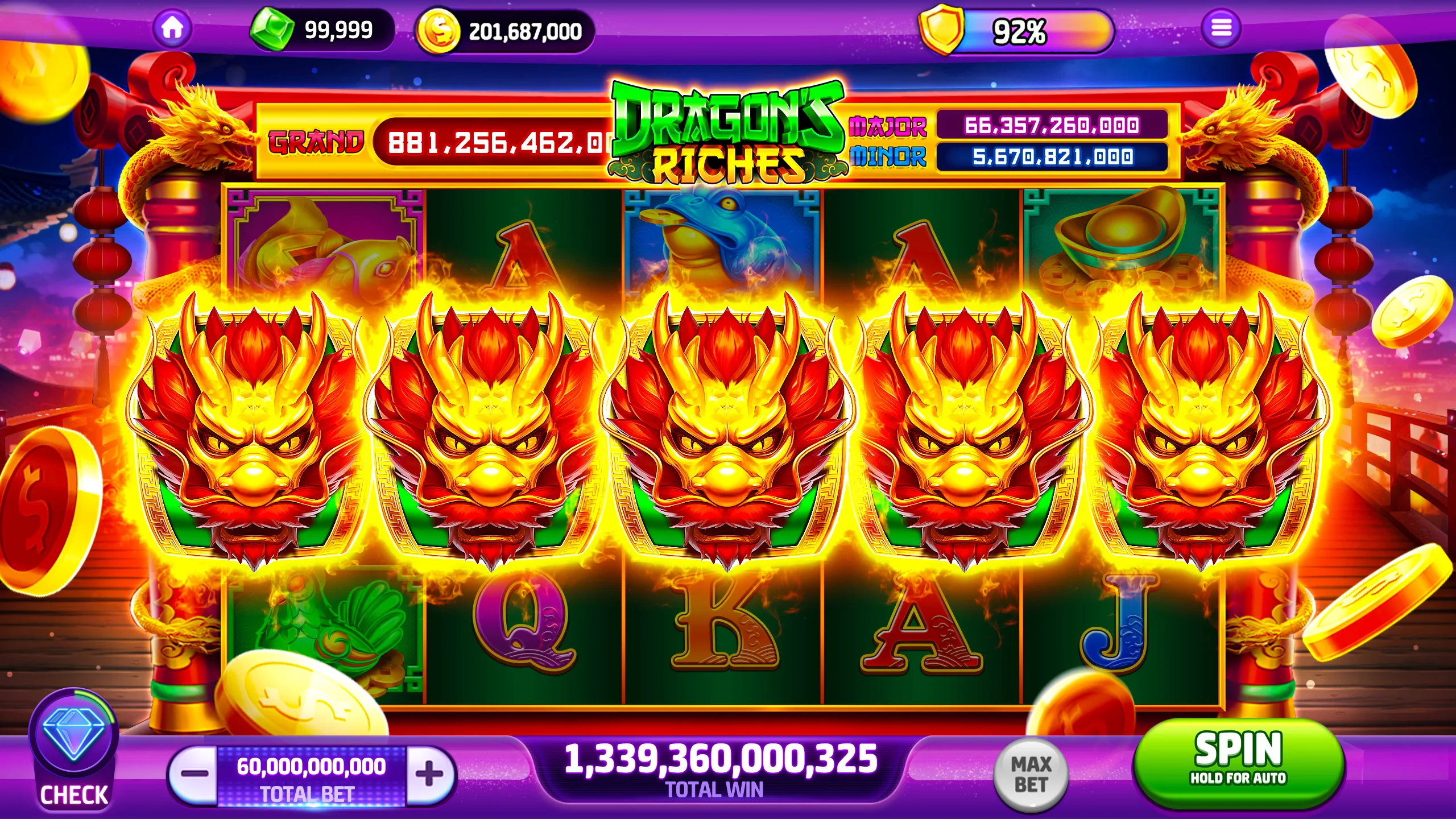Decrease total bet with the minus button
Image resolution: width=1456 pixels, height=819 pixels.
point(195,774)
